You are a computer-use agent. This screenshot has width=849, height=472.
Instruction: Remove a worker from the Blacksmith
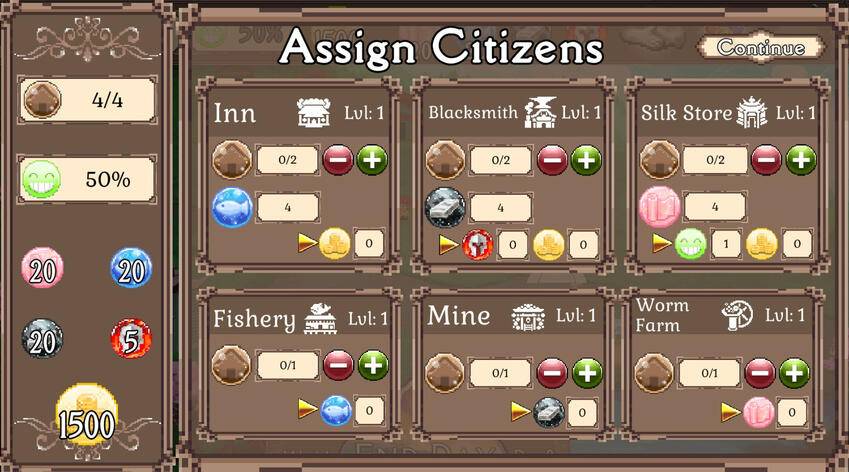point(552,159)
